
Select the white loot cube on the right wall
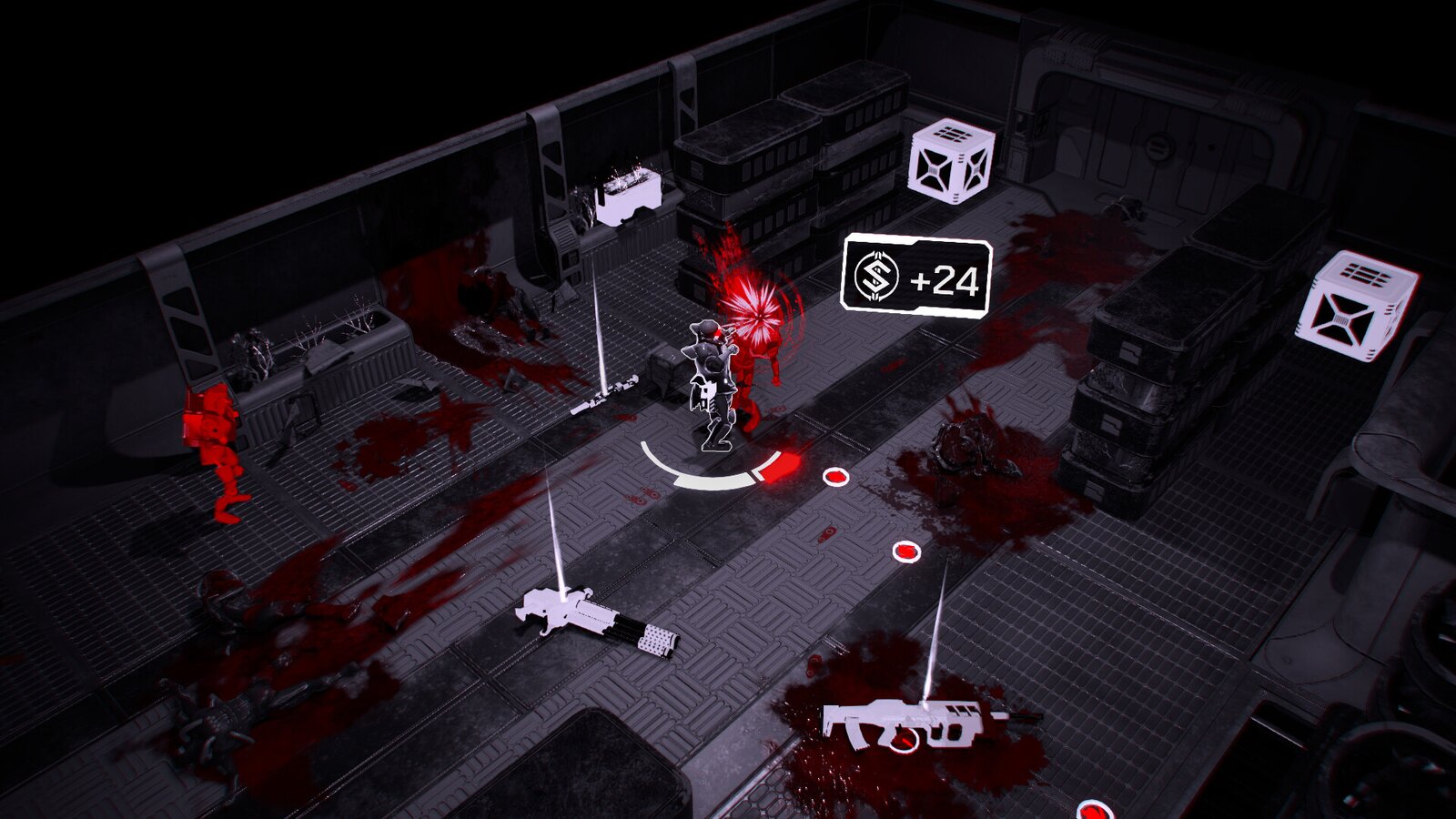point(1350,304)
